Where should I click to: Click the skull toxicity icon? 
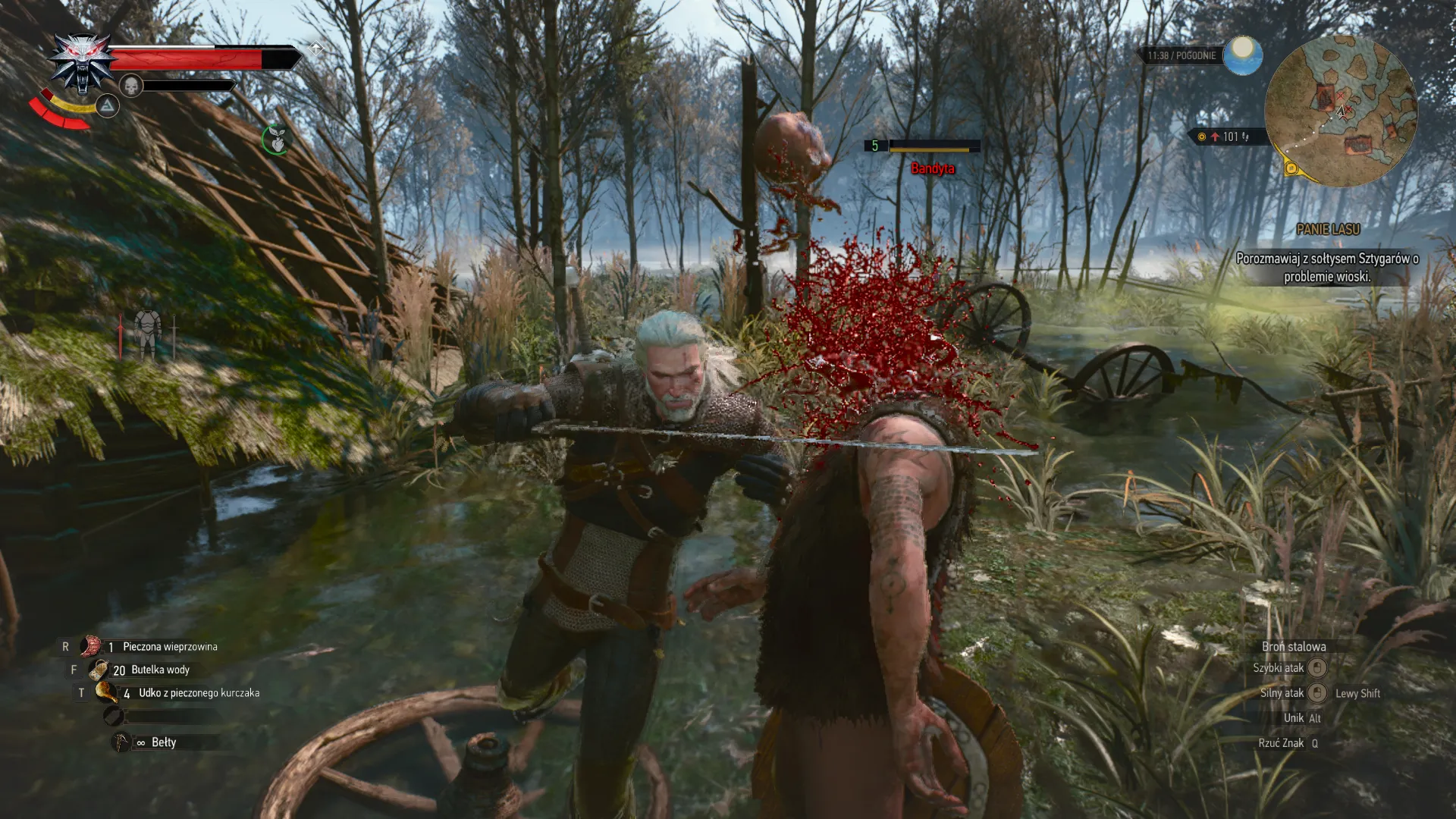click(131, 85)
